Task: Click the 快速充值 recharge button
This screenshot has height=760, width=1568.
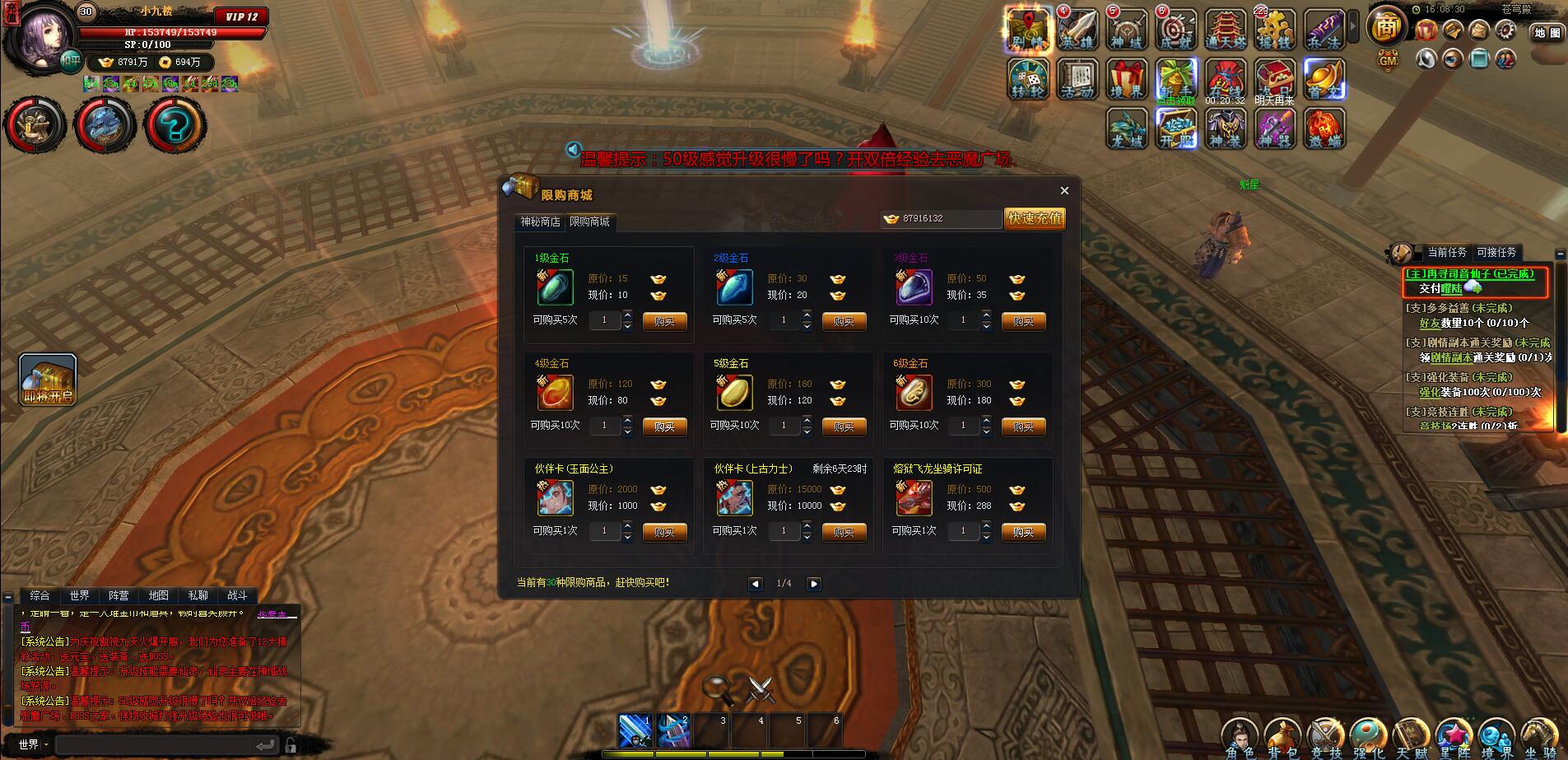Action: click(x=1035, y=218)
